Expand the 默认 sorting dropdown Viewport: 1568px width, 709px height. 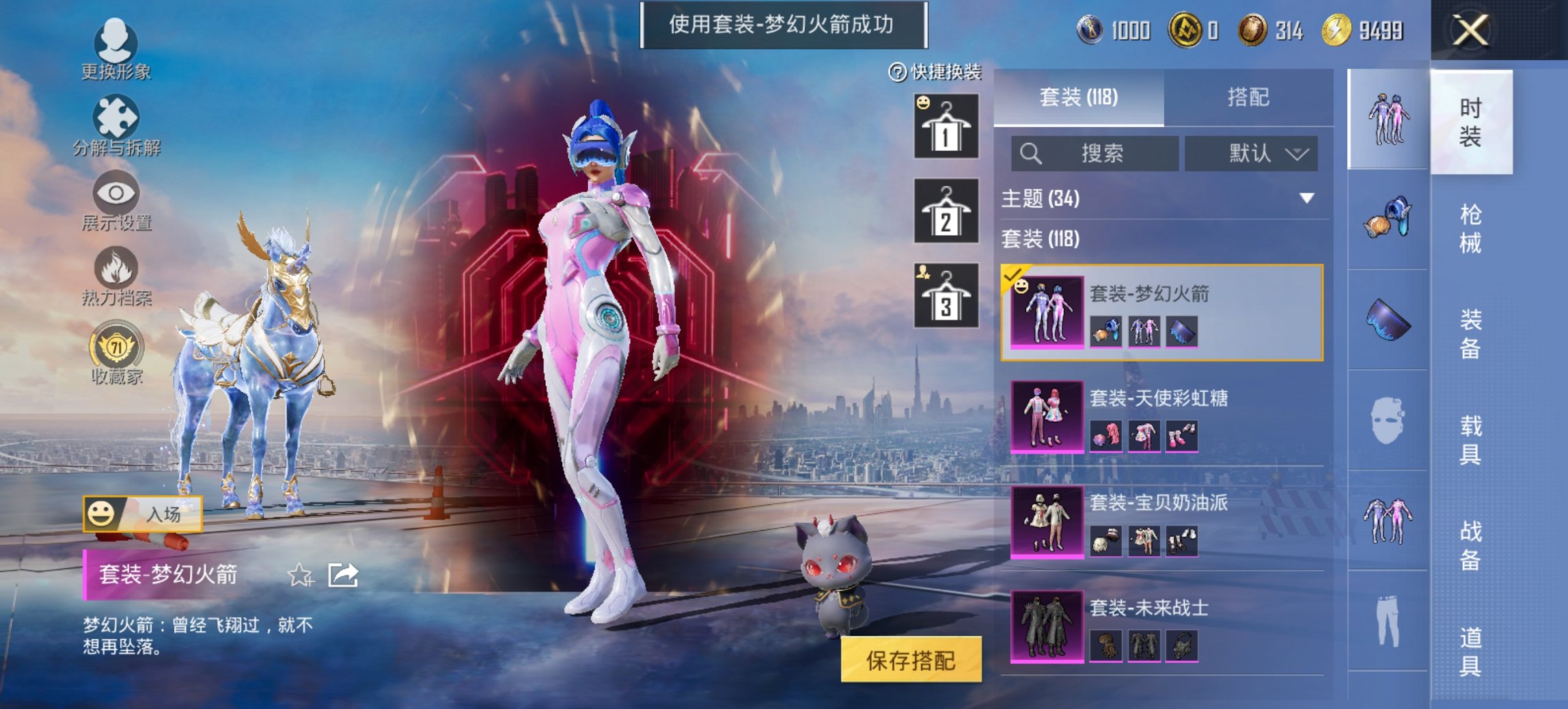tap(1250, 152)
